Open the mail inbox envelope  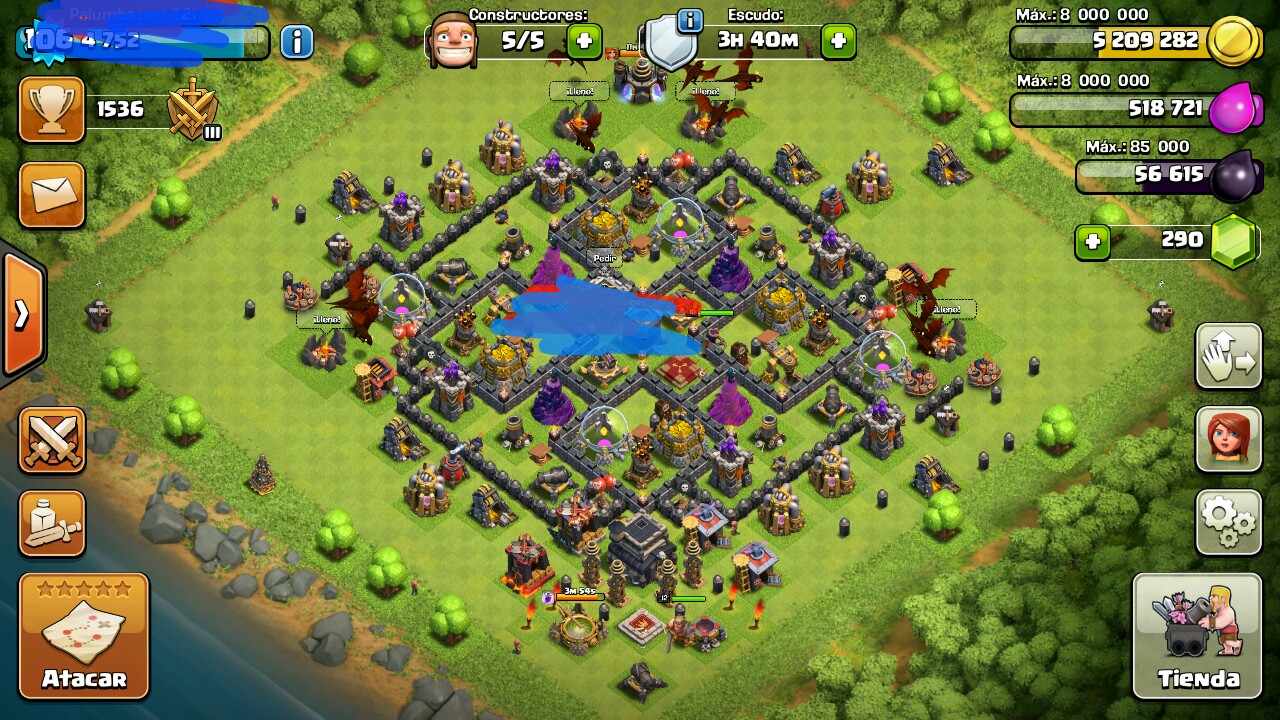(52, 195)
